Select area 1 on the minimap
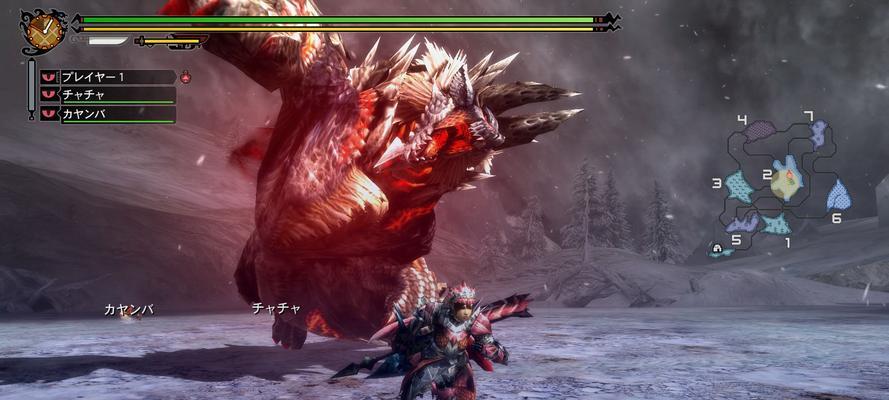This screenshot has width=889, height=400. coord(776,226)
